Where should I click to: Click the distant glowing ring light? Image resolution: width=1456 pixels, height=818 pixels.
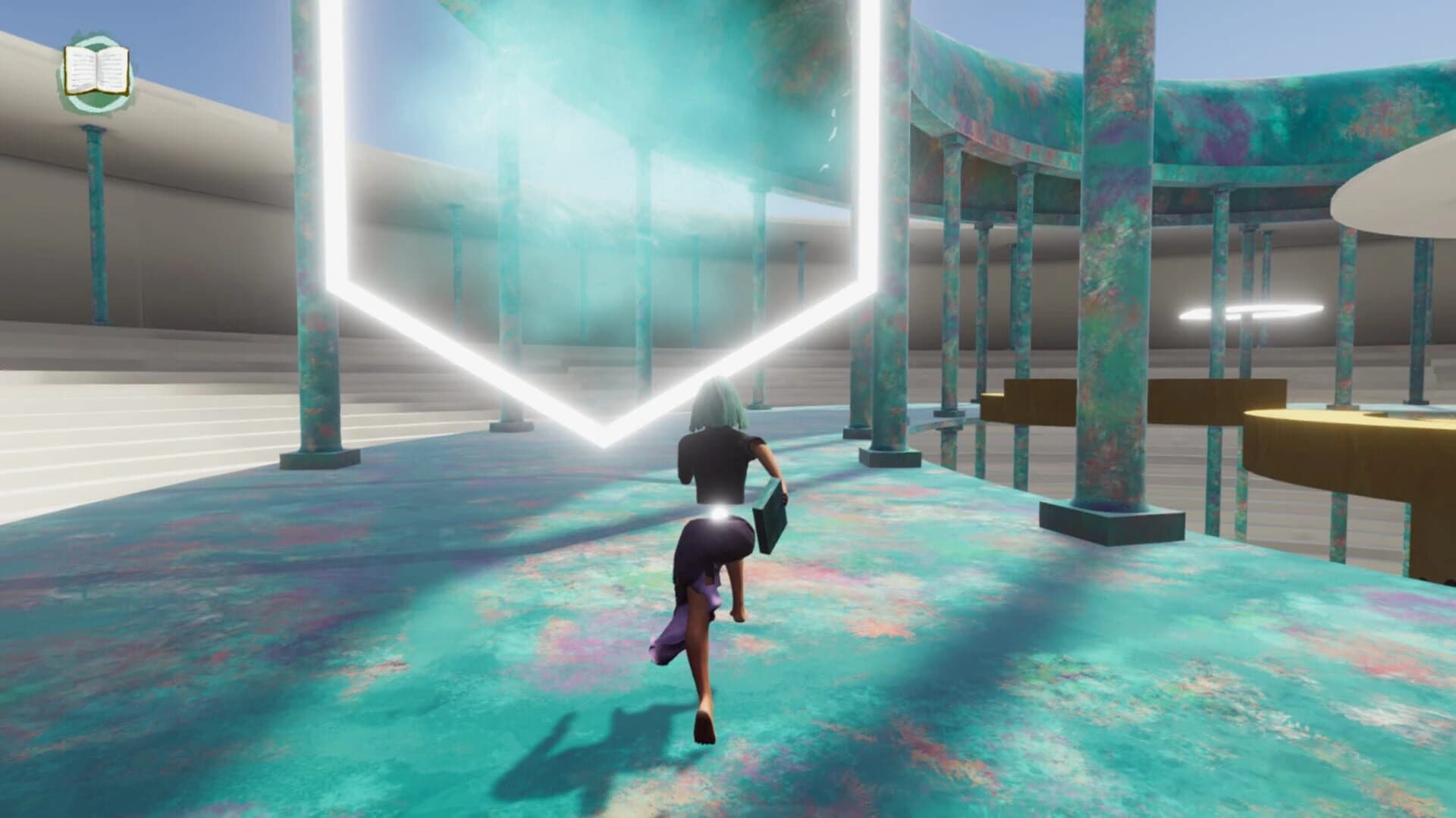(x=1251, y=310)
